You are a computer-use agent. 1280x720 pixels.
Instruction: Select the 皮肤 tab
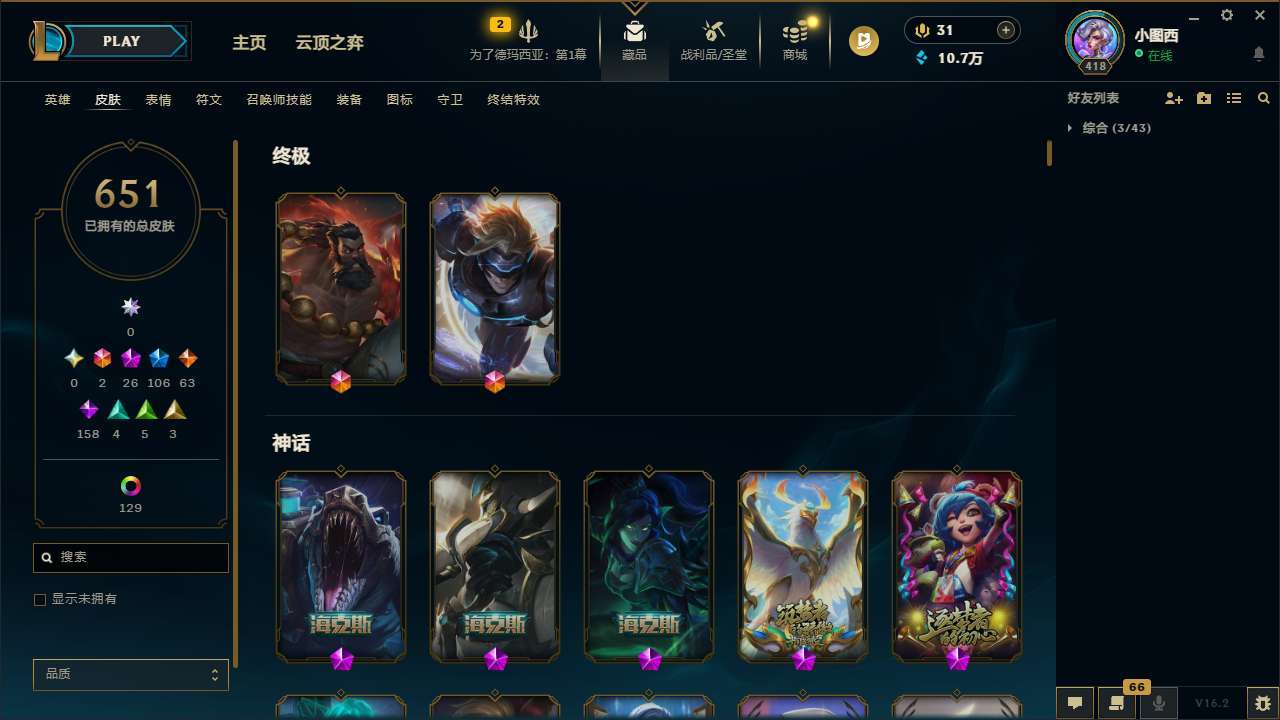tap(108, 99)
